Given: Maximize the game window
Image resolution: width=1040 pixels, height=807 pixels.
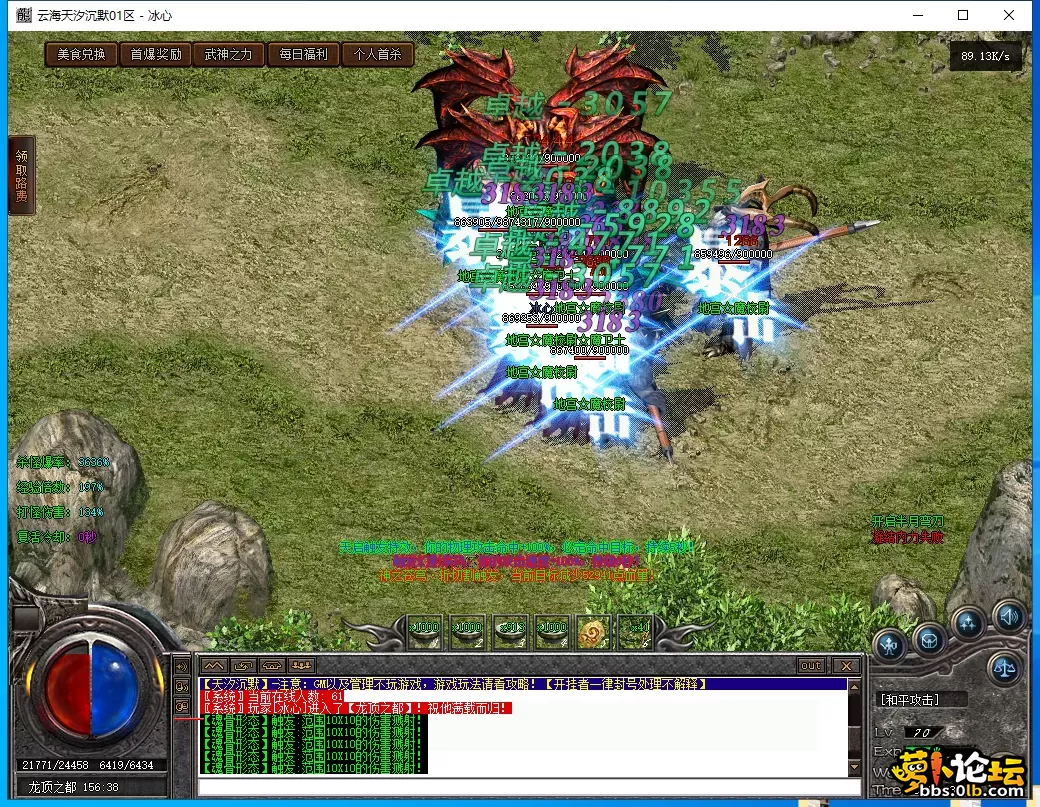Looking at the screenshot, I should tap(963, 15).
